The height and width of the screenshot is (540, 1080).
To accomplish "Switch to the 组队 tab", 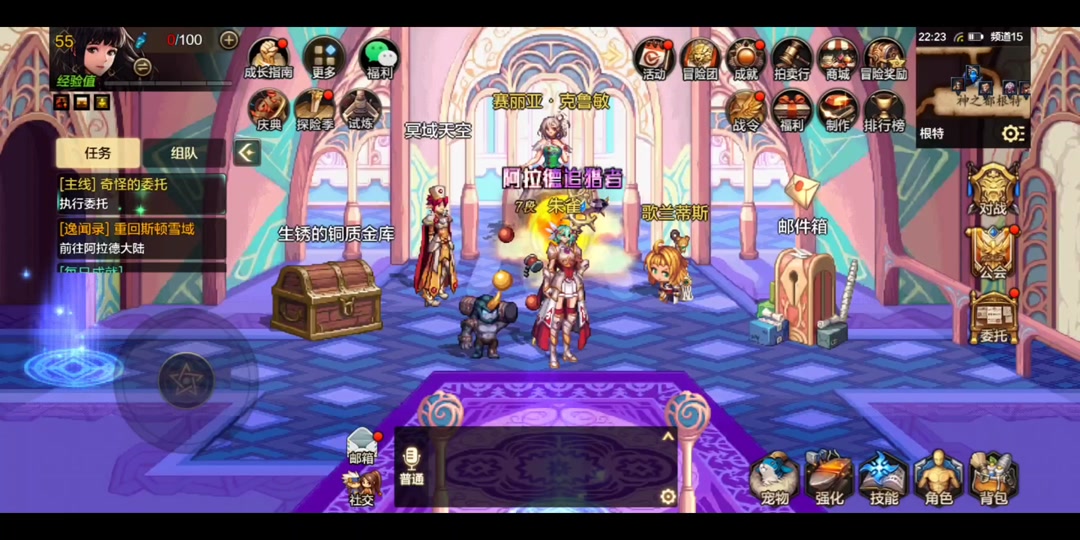I will [184, 153].
